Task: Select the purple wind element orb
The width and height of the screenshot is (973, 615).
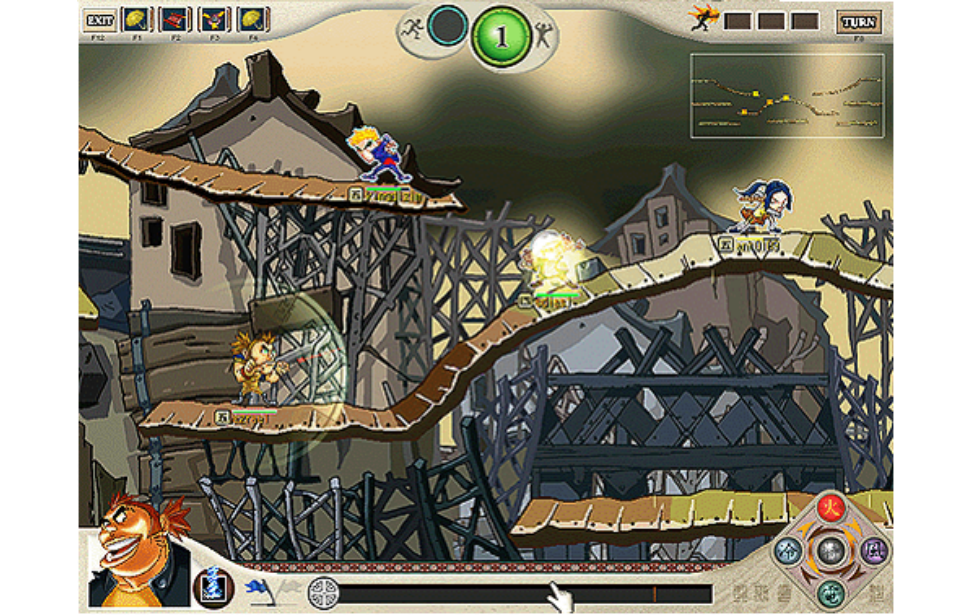Action: tap(873, 549)
